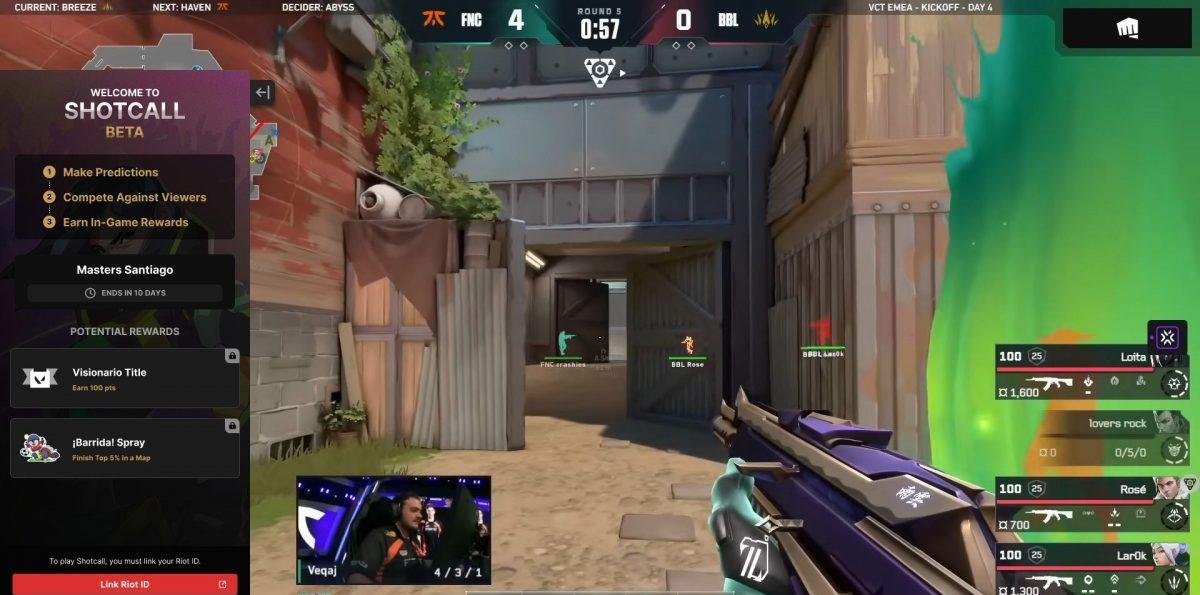Click the purple team emblem above Loita

point(1167,336)
